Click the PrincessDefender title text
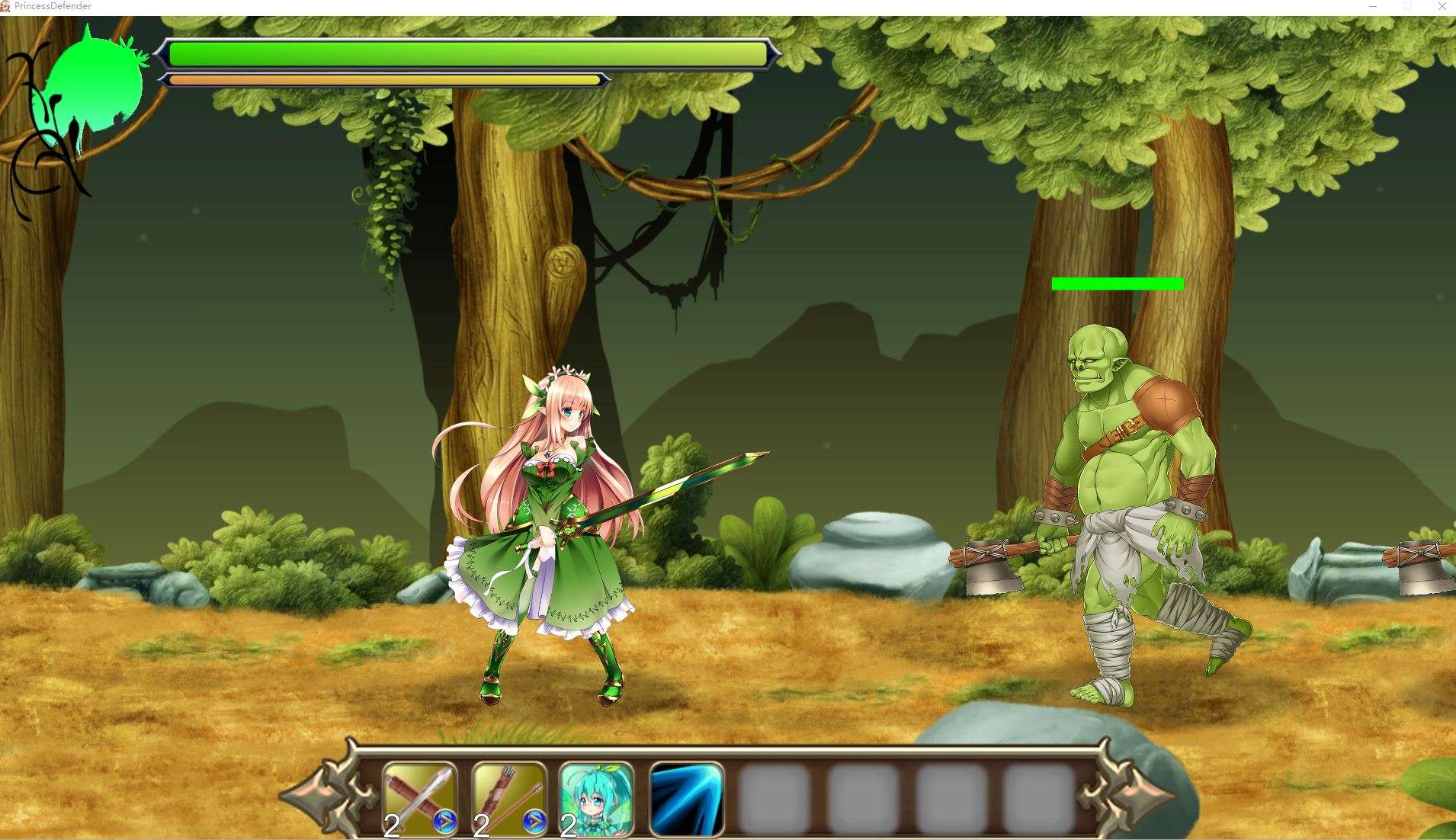This screenshot has width=1456, height=840. tap(53, 6)
